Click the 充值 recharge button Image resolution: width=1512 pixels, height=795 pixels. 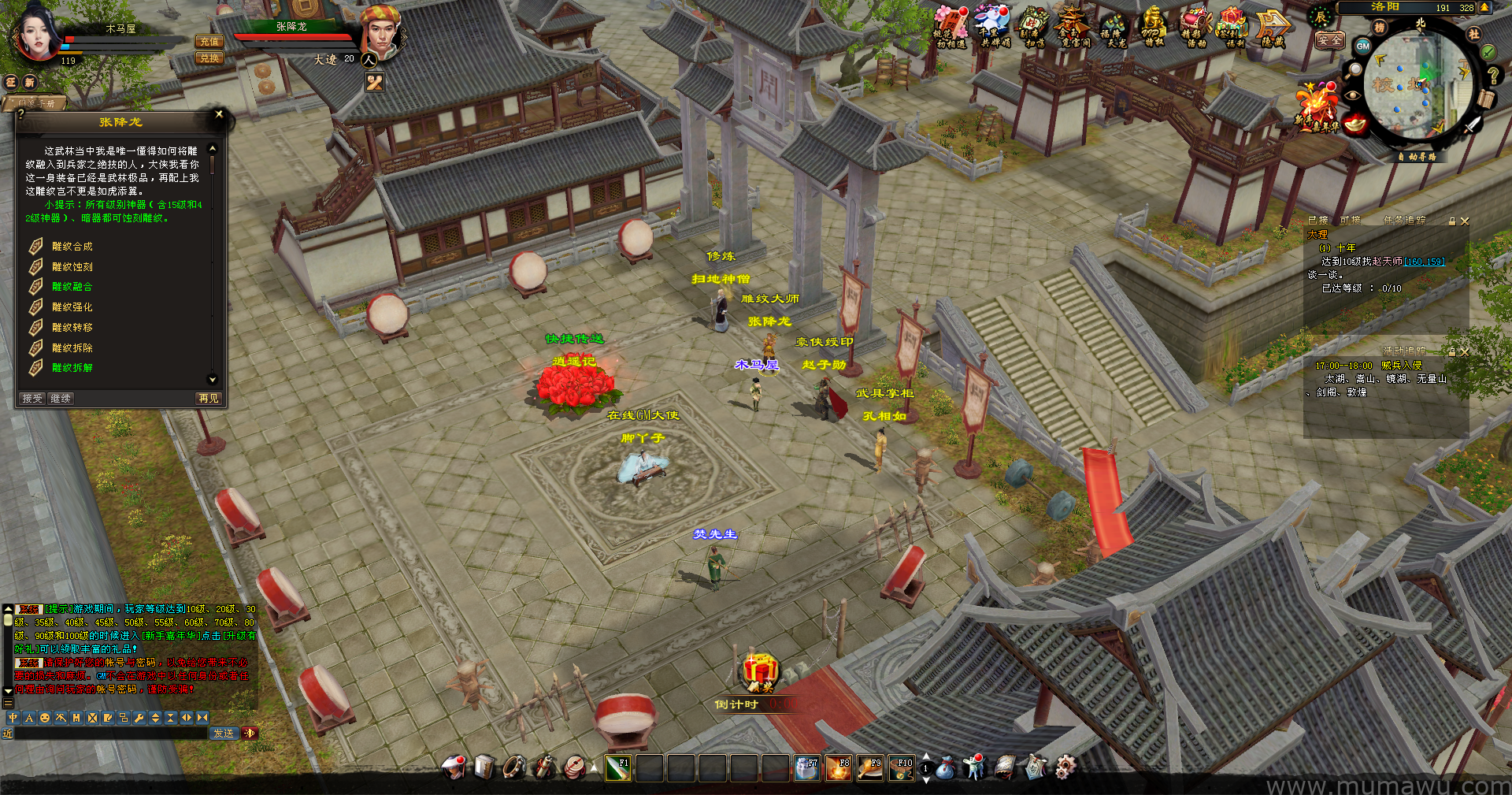pos(209,42)
